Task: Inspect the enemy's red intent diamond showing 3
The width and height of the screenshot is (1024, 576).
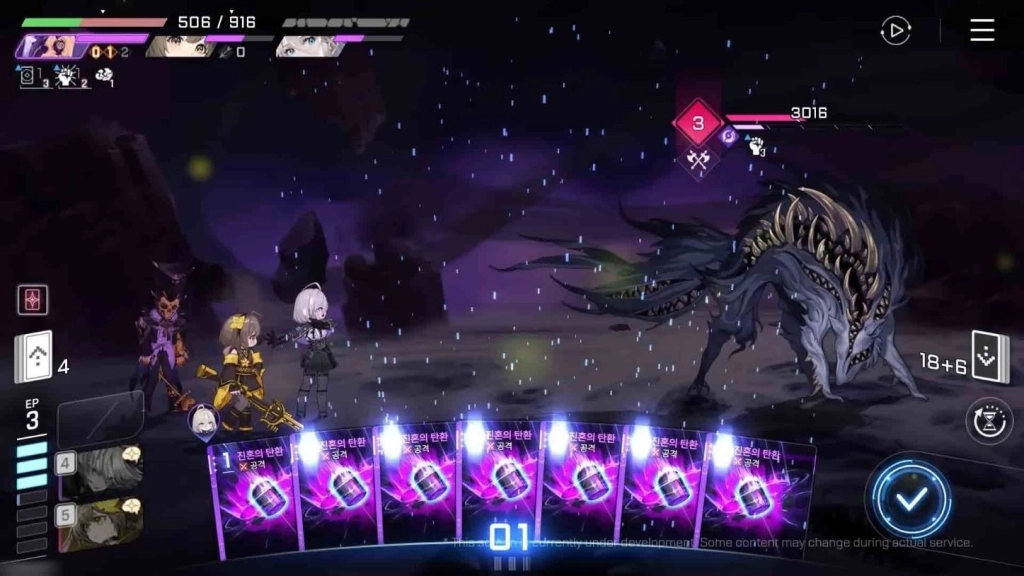Action: (698, 124)
